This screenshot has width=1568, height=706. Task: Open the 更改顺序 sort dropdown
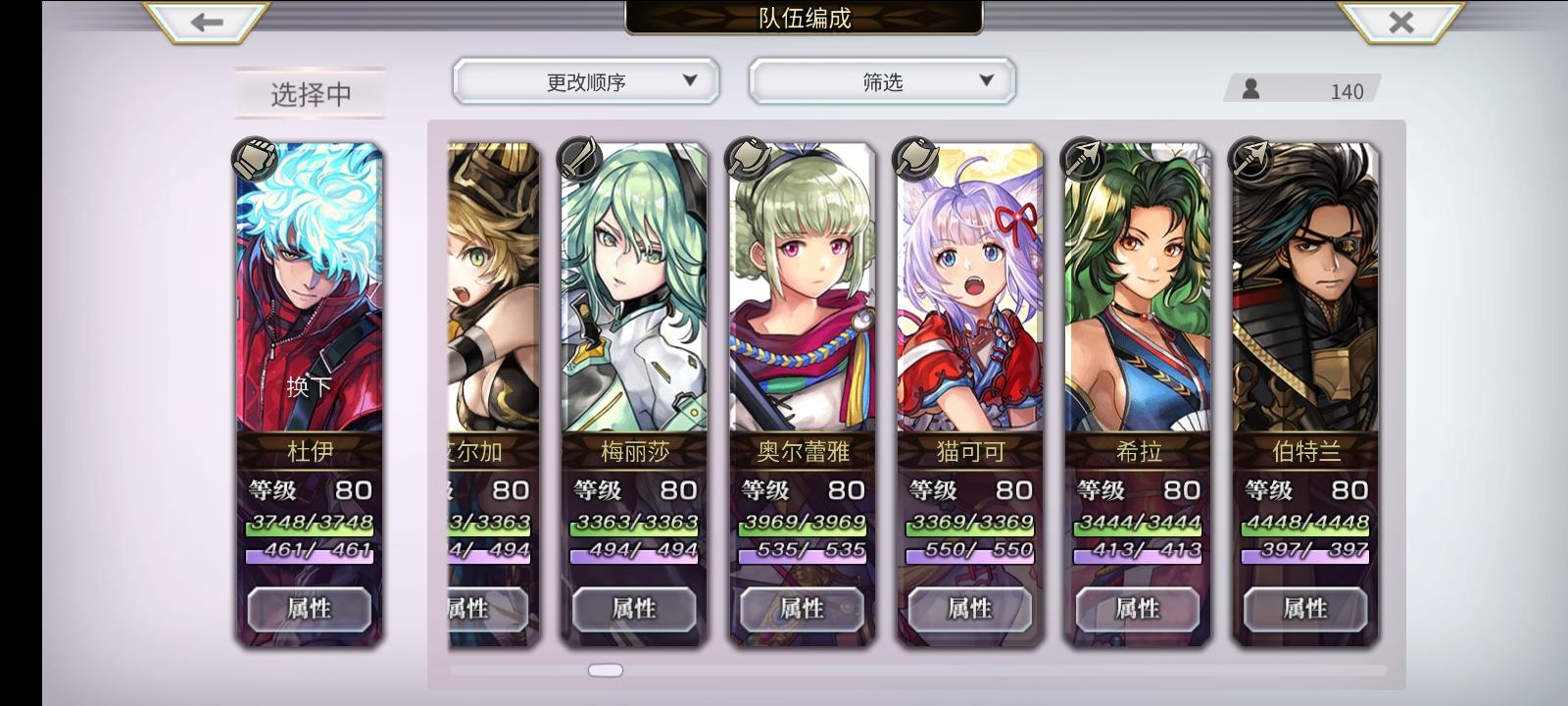585,81
